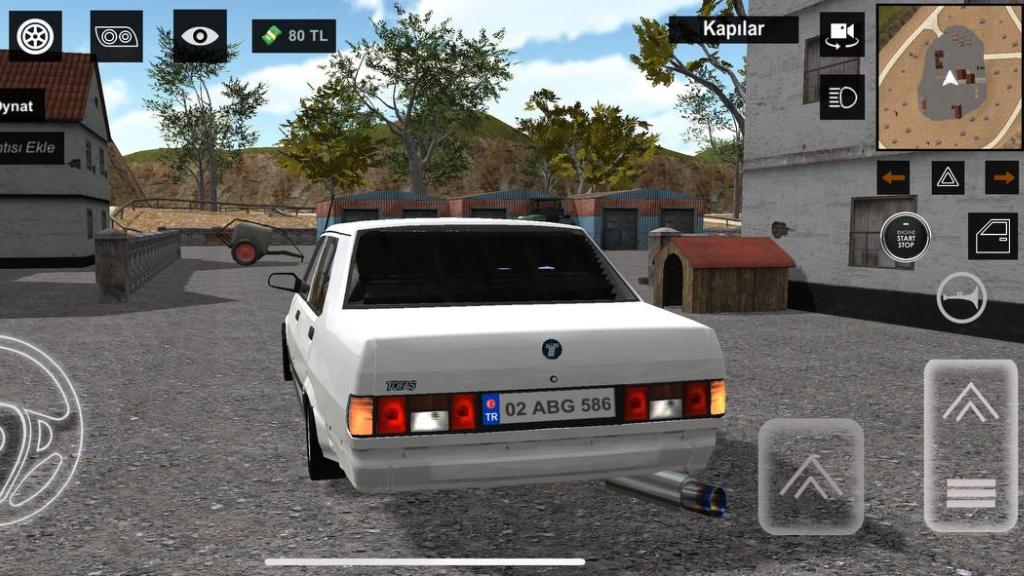Tap the brake pedal
Viewport: 1024px width, 576px height.
pos(811,476)
